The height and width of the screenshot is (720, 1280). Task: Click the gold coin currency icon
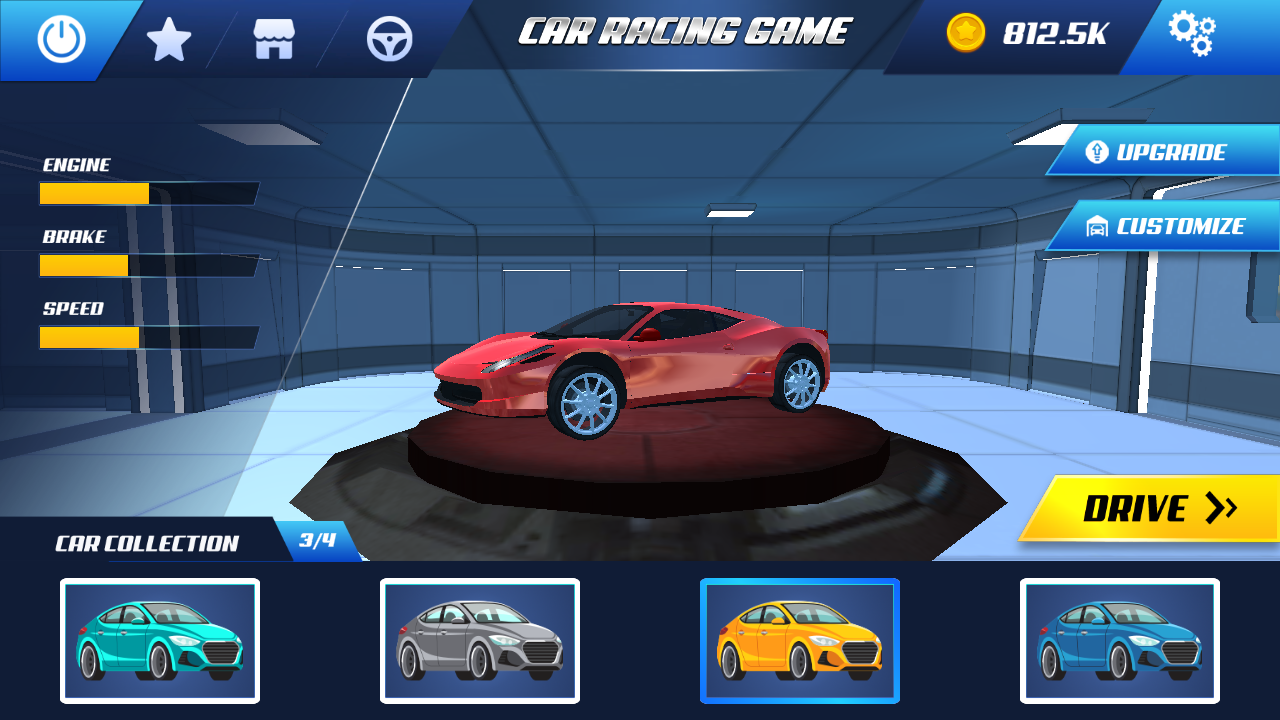click(x=968, y=33)
